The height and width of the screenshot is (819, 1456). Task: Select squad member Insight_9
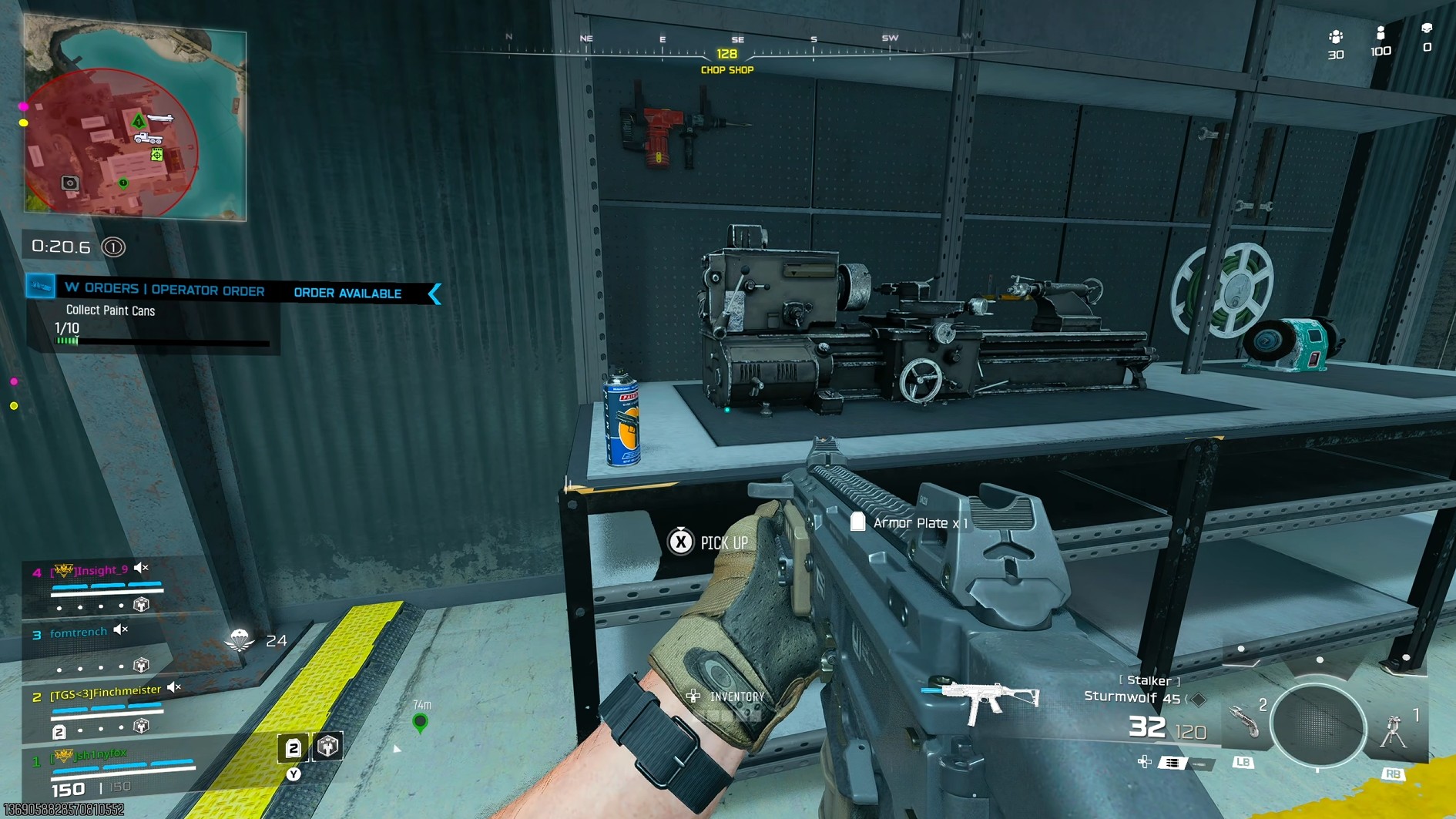[102, 571]
